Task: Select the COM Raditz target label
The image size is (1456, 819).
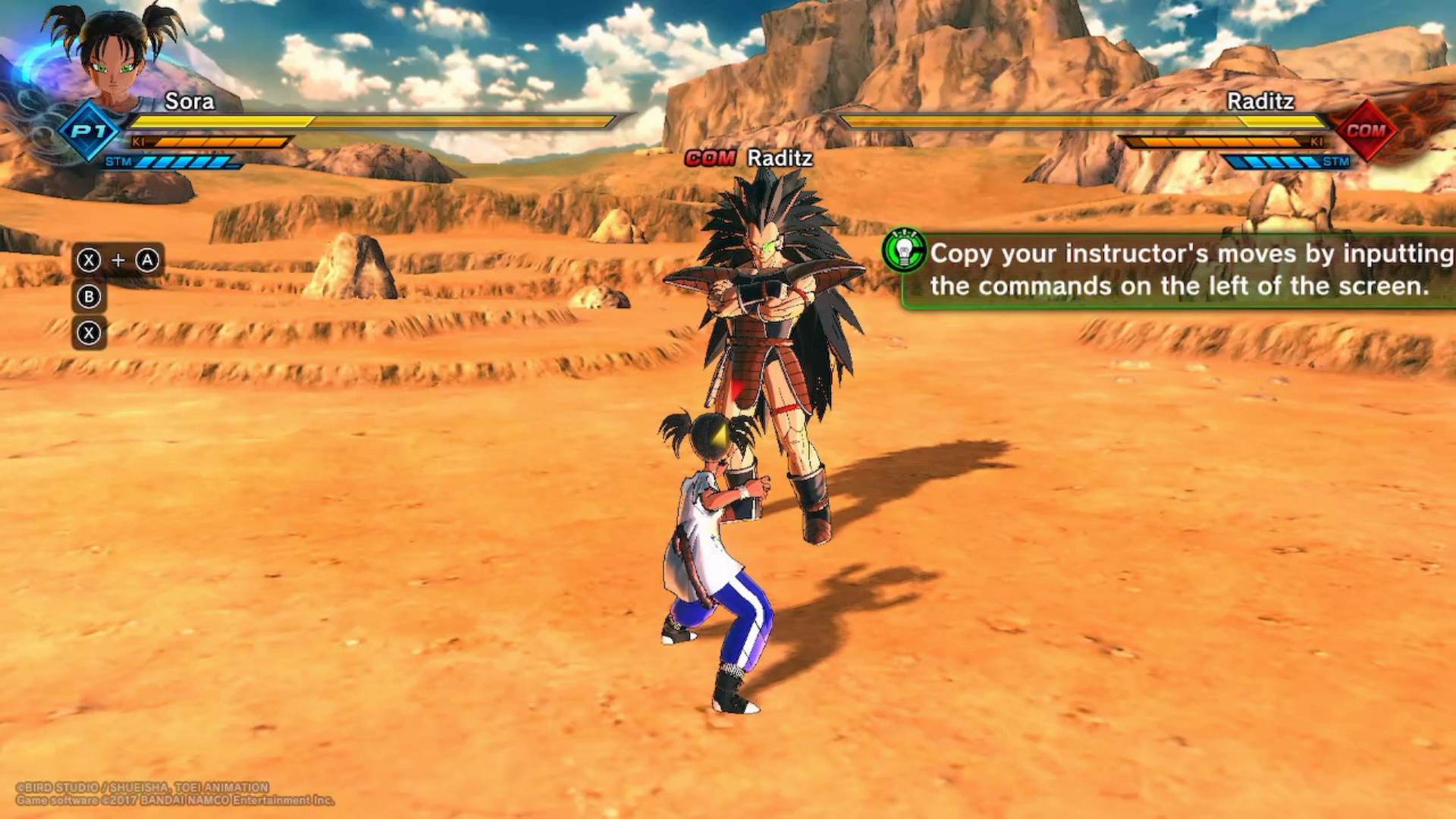Action: pos(748,158)
